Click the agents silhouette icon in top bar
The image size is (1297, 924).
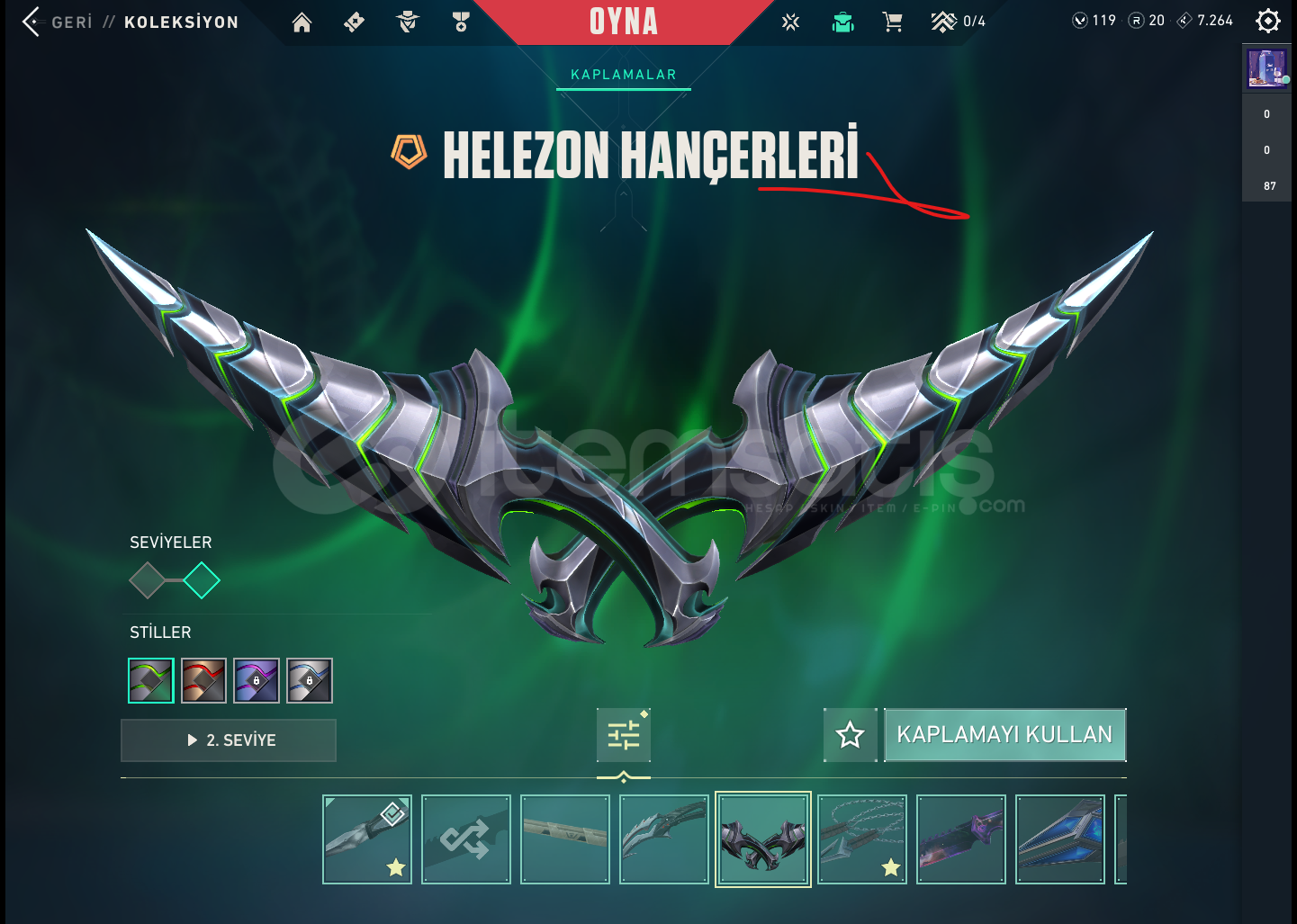[x=408, y=22]
